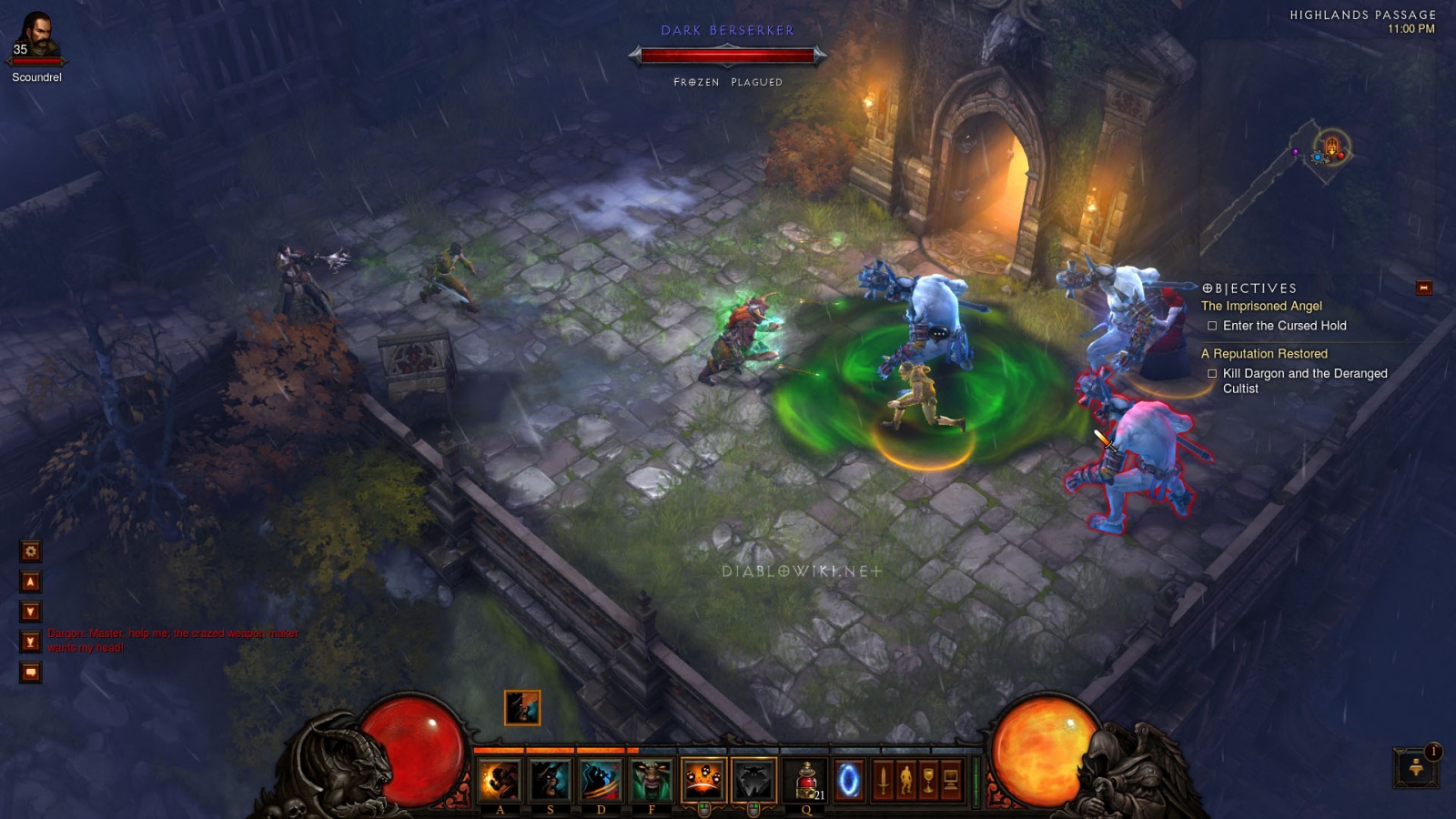The image size is (1456, 819).
Task: Open chat settings with the gear button
Action: point(31,551)
